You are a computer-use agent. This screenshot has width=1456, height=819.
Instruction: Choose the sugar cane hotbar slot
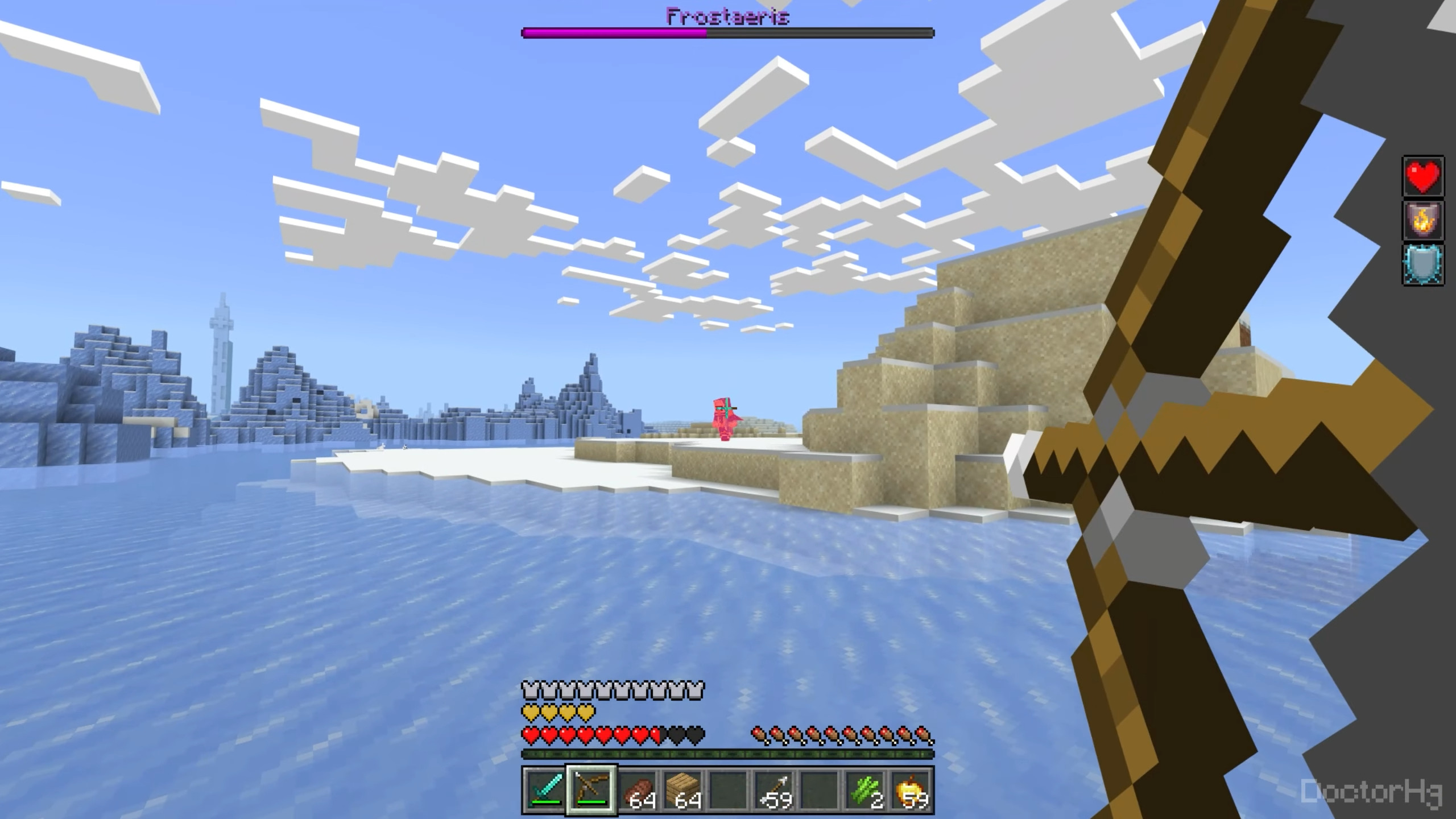[x=866, y=791]
